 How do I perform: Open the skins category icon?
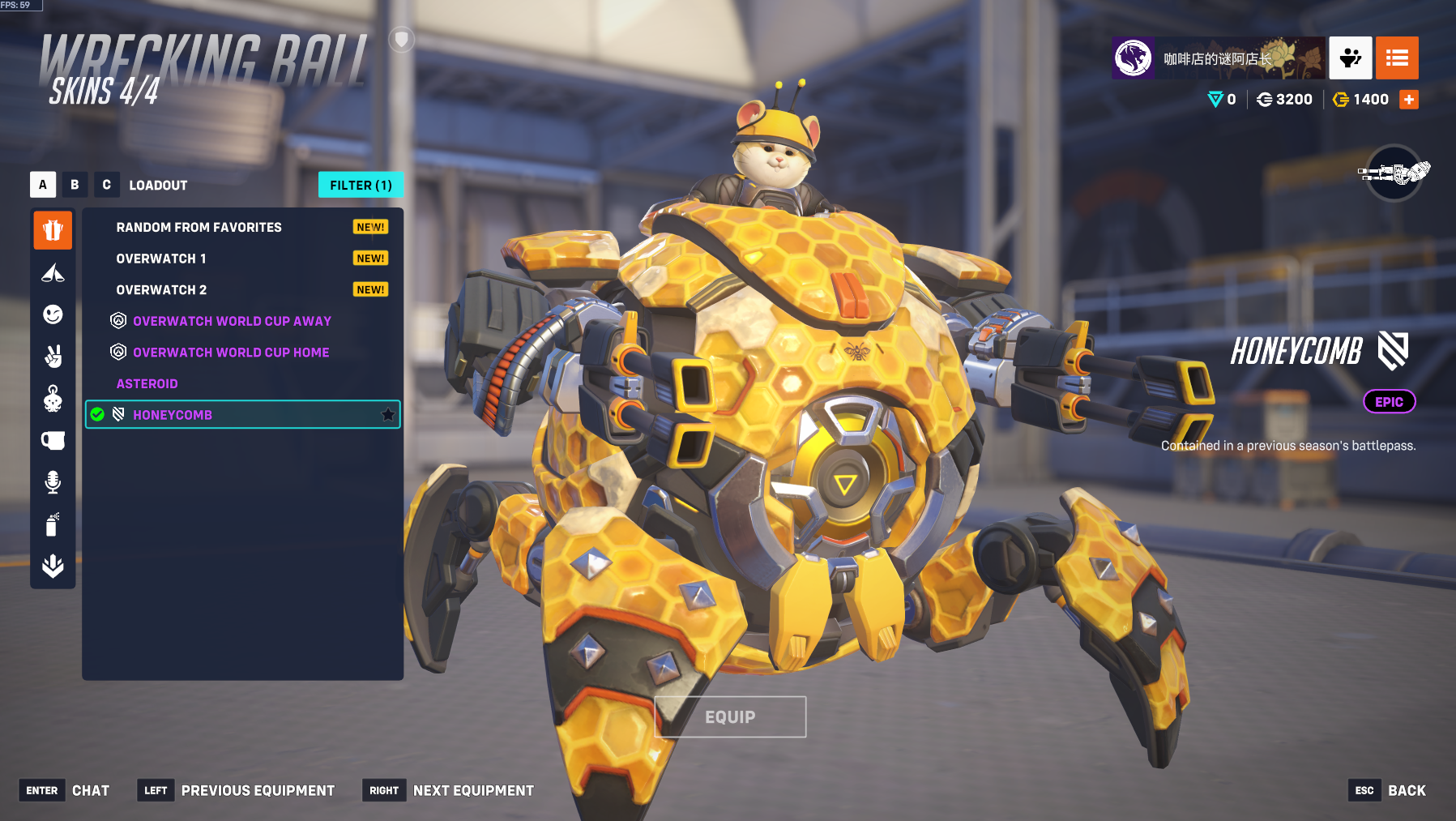click(x=53, y=231)
